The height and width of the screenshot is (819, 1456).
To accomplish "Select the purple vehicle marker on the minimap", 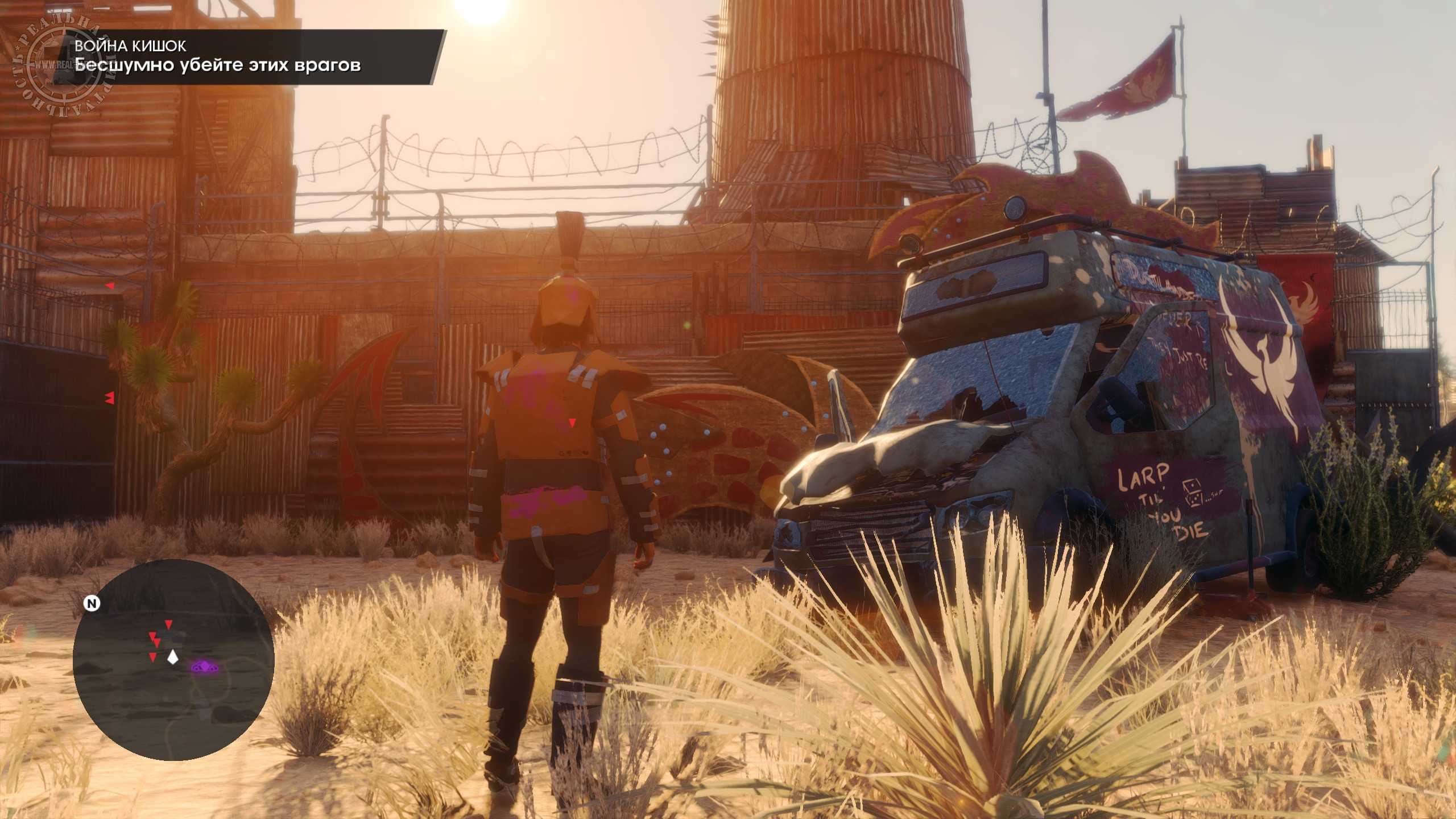I will (x=202, y=666).
